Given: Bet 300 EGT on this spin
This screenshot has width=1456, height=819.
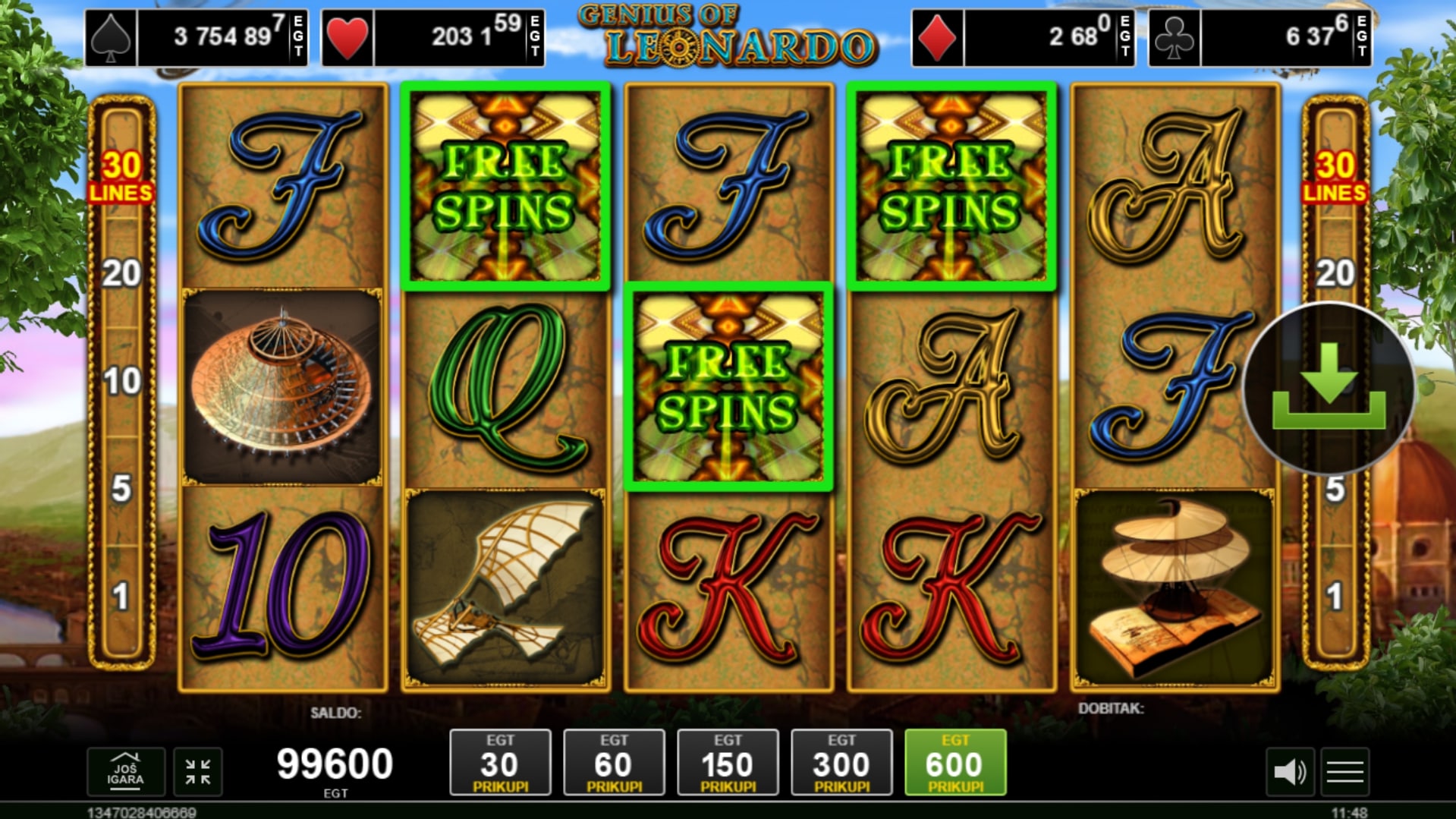Looking at the screenshot, I should [841, 763].
